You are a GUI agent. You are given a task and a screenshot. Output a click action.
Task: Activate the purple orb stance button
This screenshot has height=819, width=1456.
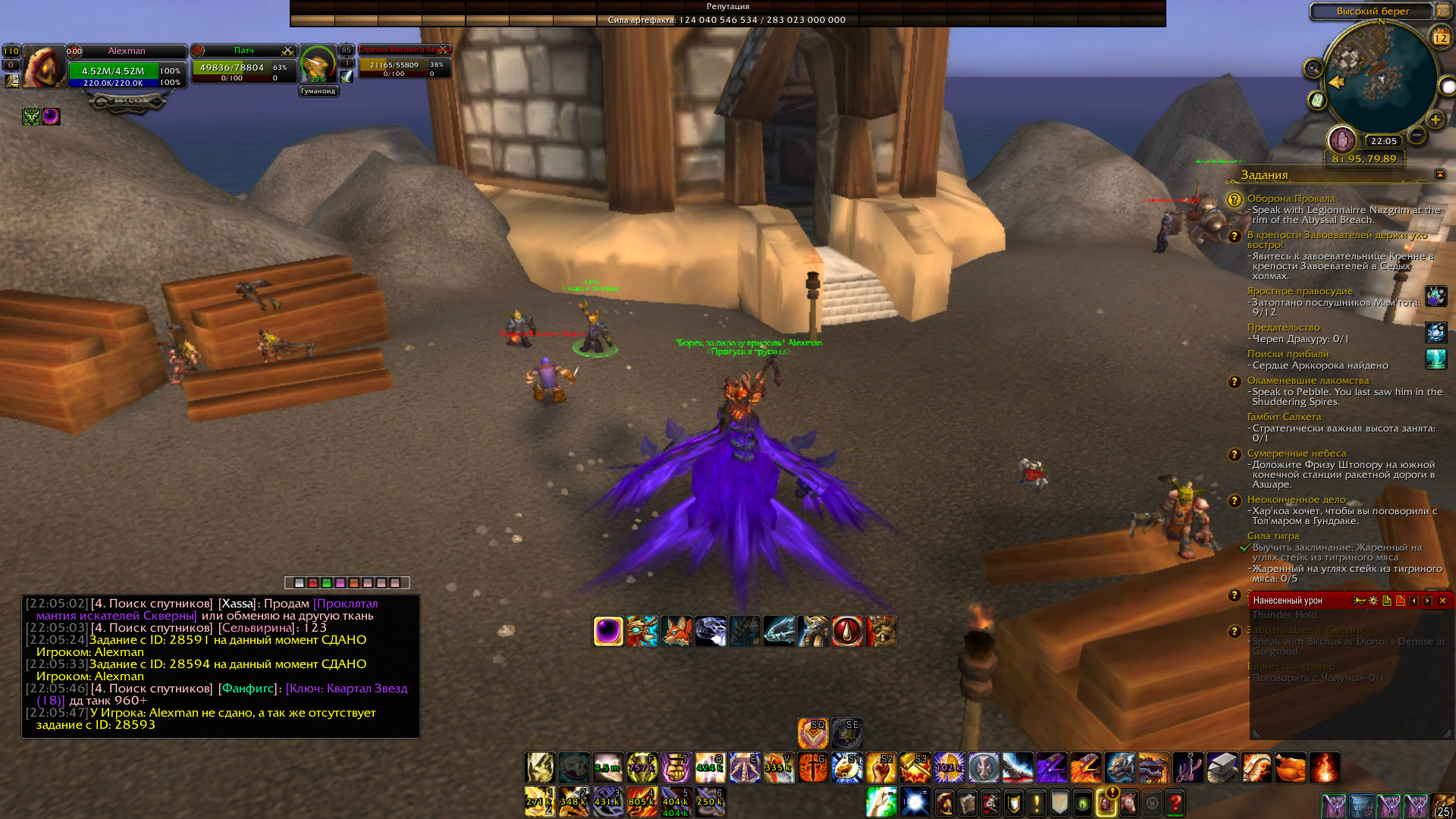click(x=608, y=631)
